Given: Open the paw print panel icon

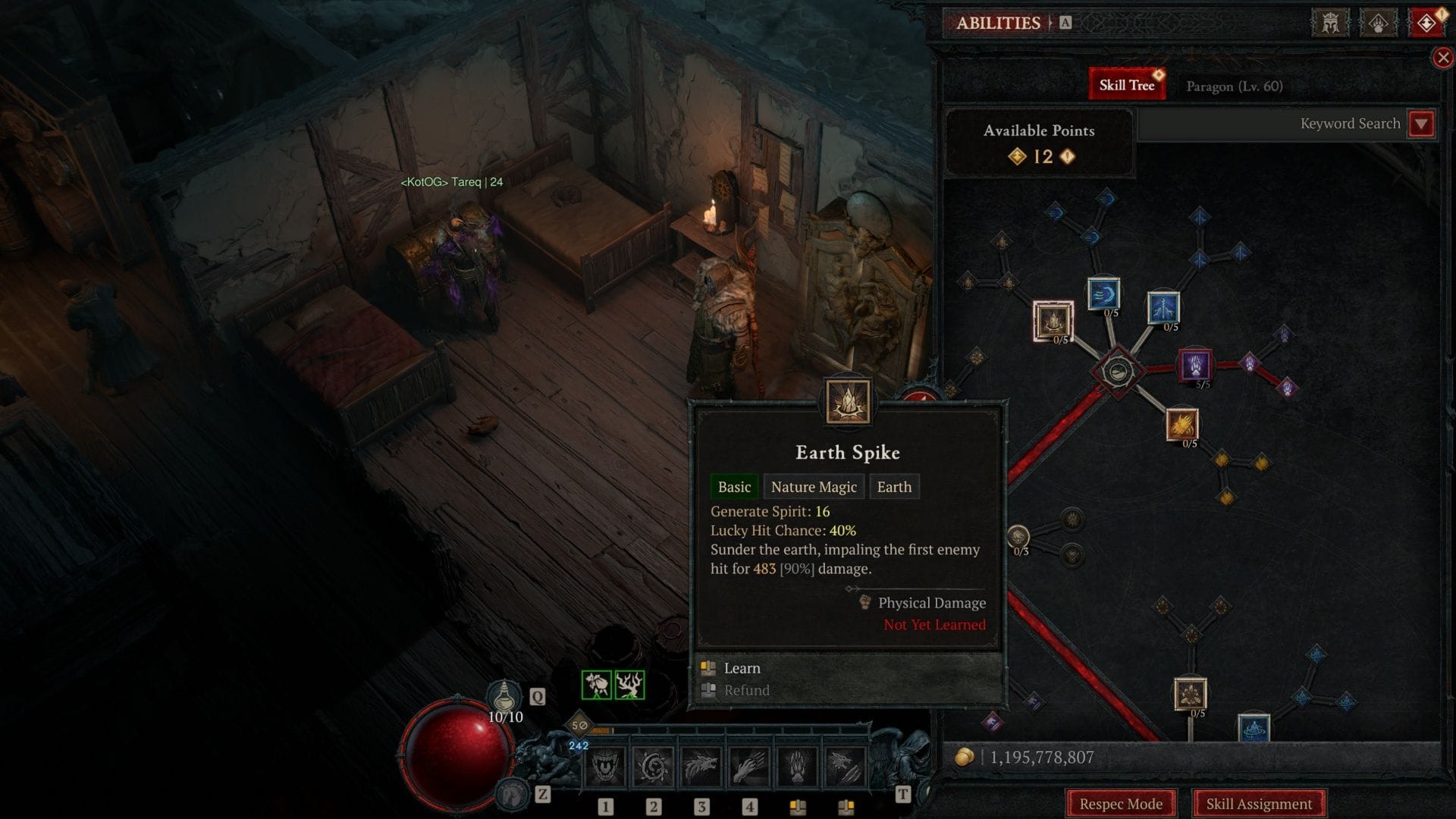Looking at the screenshot, I should 1378,23.
